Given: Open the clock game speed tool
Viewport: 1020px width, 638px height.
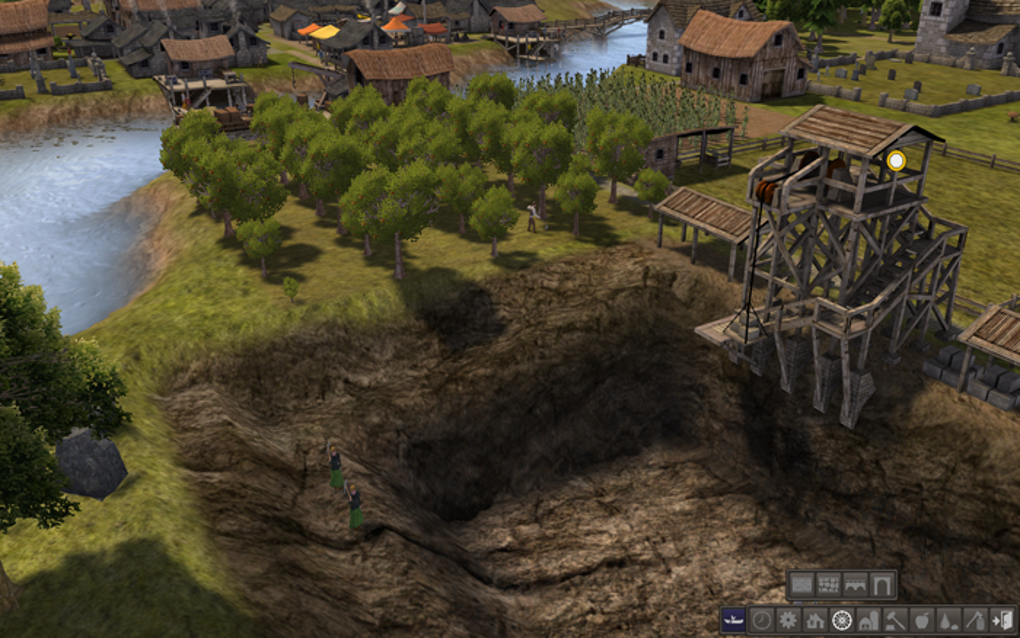Looking at the screenshot, I should tap(762, 620).
